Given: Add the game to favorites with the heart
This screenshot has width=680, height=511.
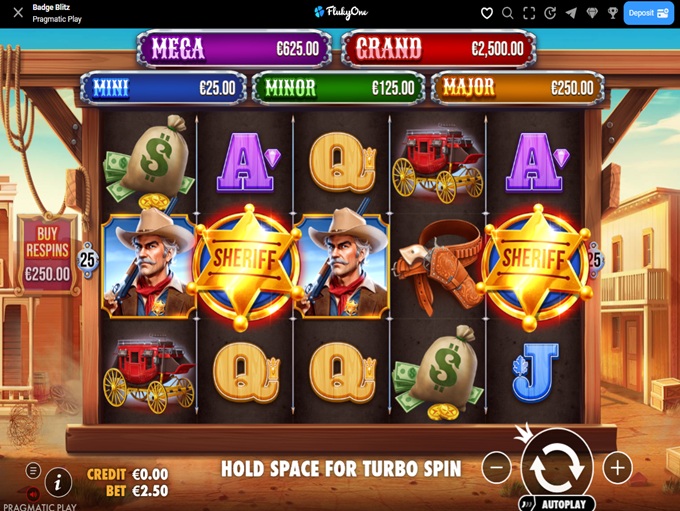Looking at the screenshot, I should click(x=487, y=13).
